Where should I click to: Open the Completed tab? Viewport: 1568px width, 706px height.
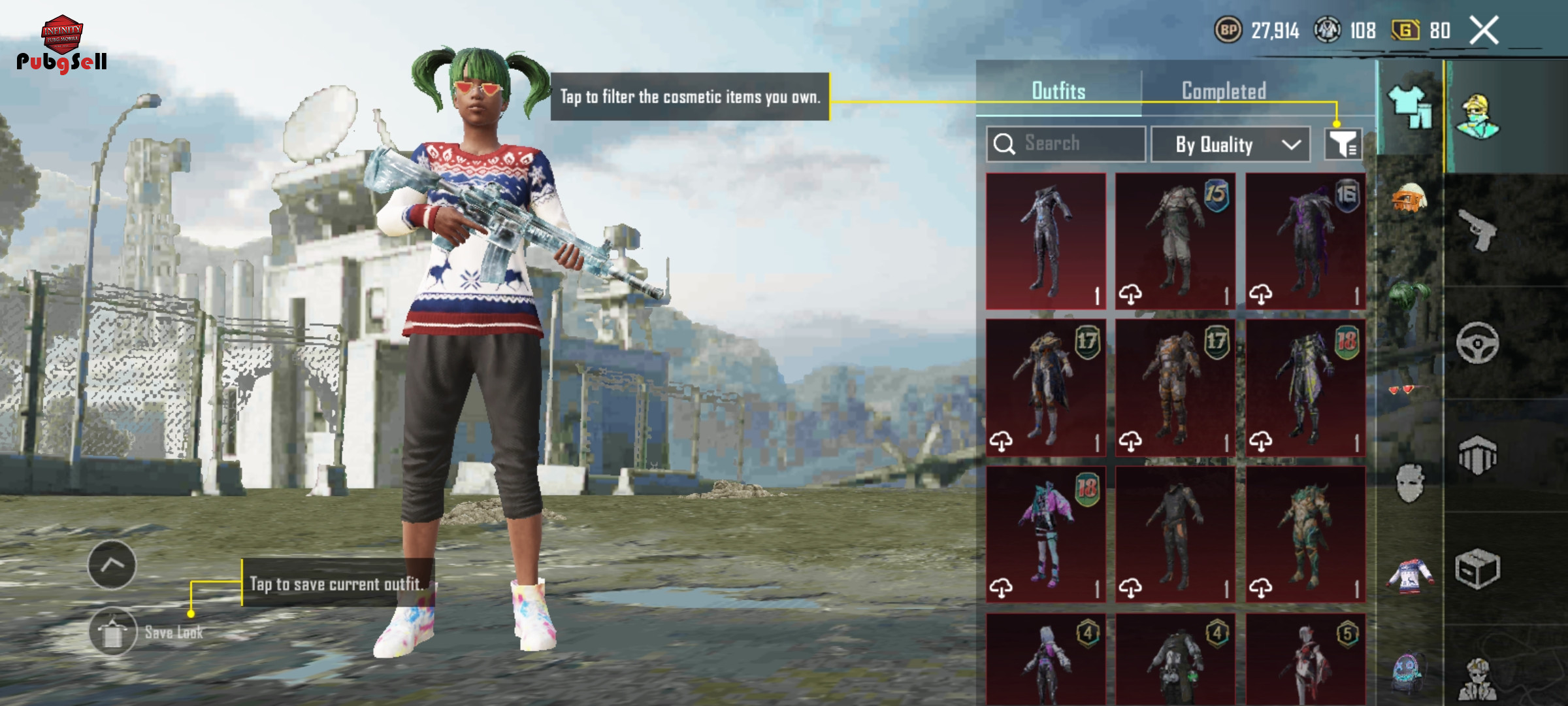coord(1224,91)
